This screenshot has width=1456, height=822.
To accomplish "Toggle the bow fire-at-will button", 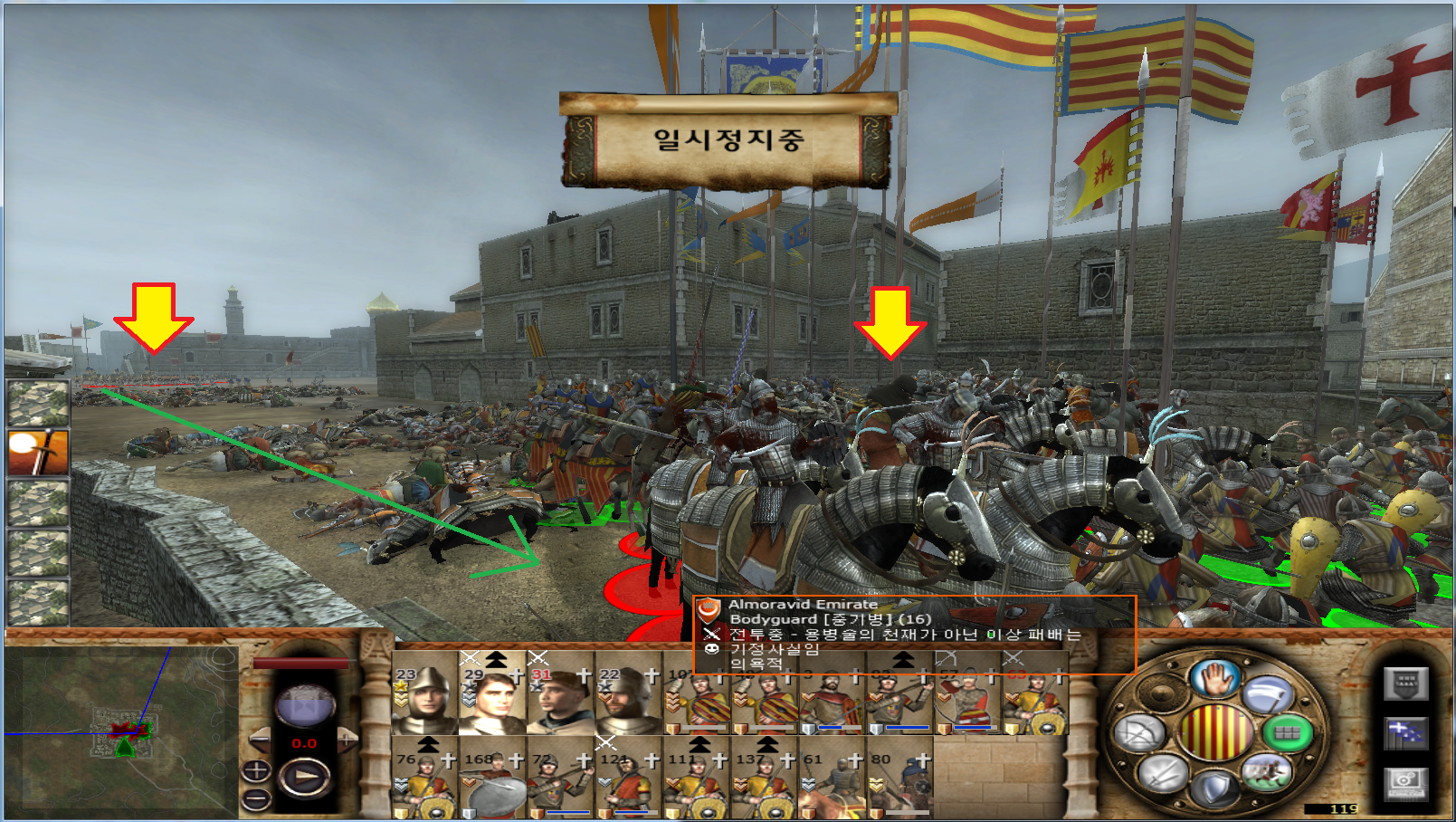I will point(1138,732).
